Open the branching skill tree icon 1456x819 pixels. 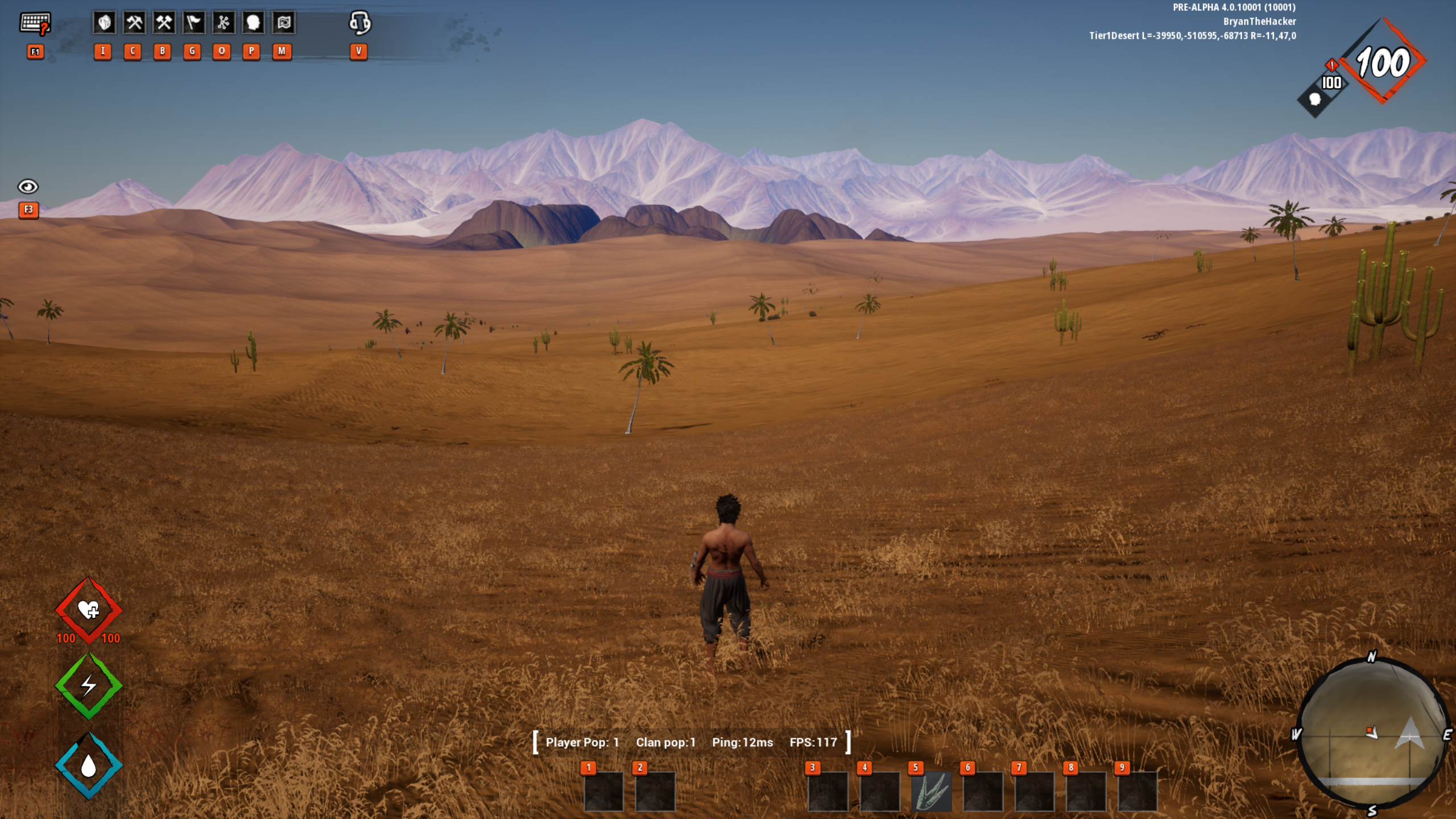point(223,23)
